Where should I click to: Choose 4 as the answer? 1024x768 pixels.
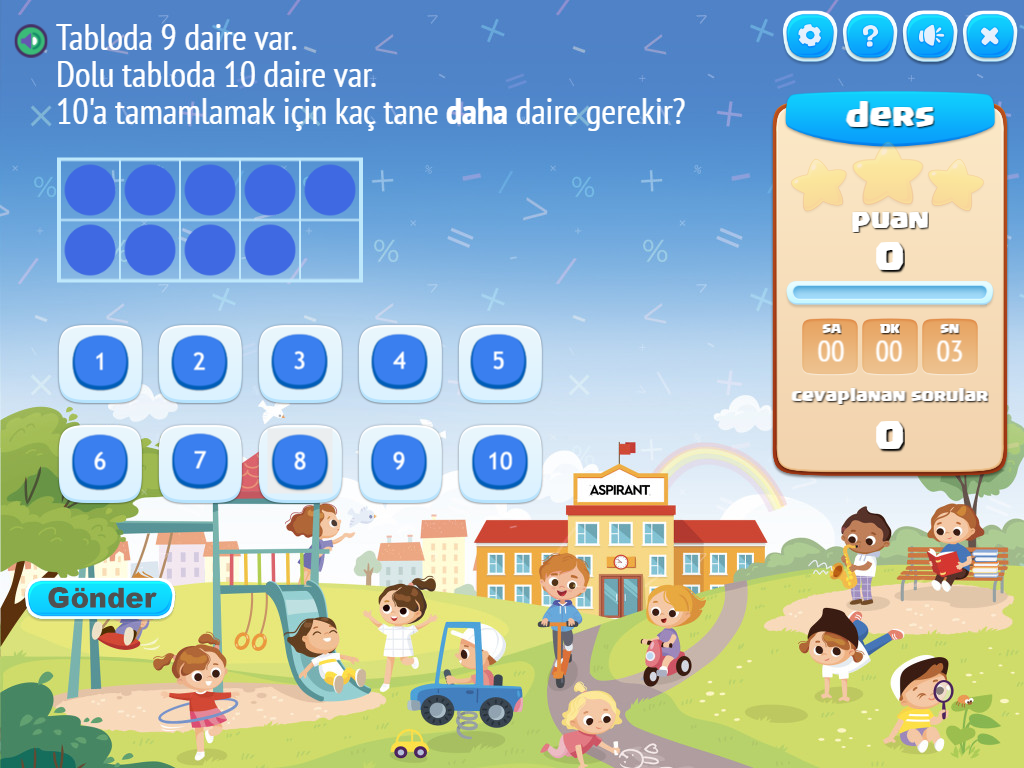coord(400,362)
